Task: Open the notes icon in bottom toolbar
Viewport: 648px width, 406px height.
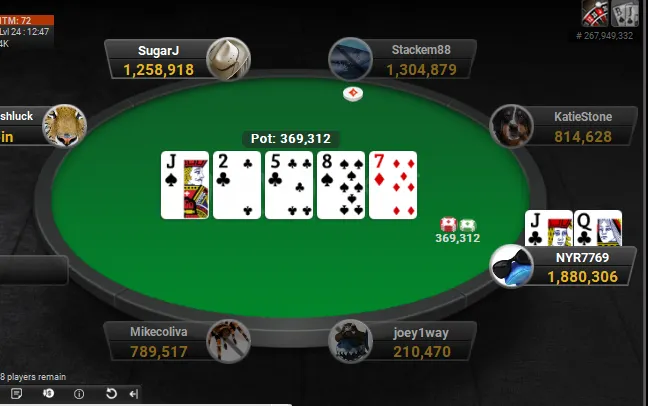Action: click(x=17, y=394)
